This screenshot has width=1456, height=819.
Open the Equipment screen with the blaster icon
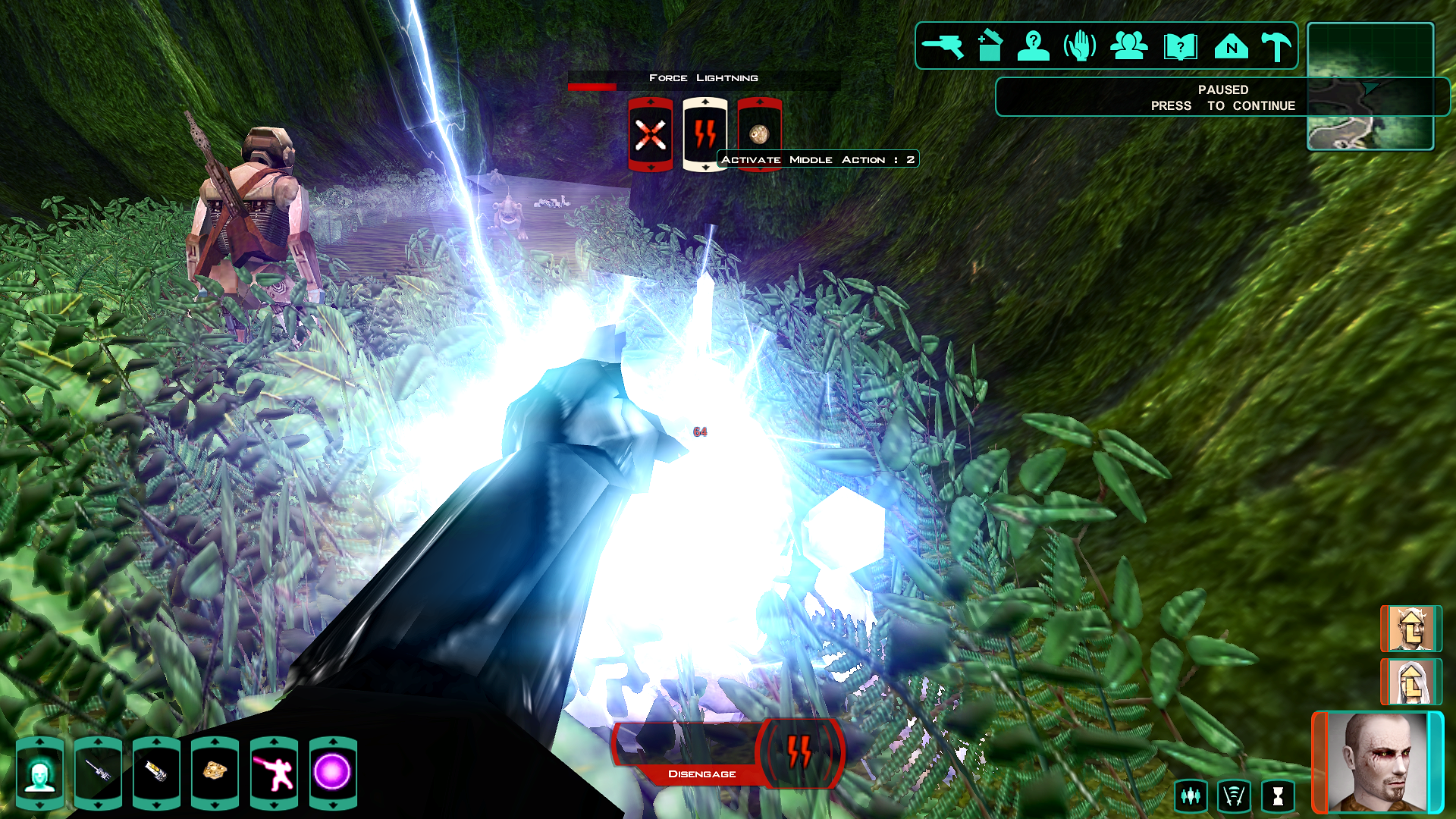942,46
